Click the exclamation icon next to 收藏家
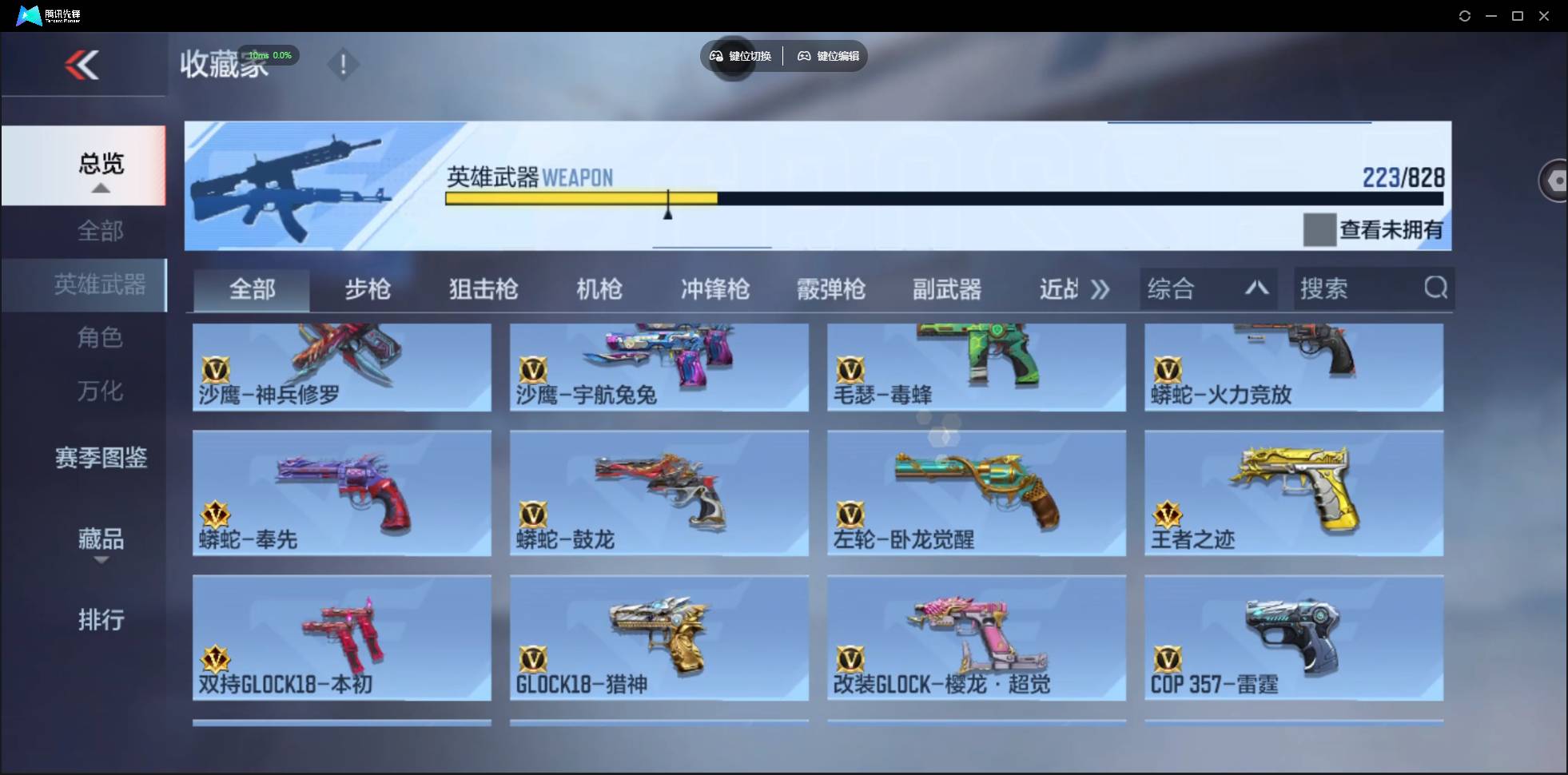The width and height of the screenshot is (1568, 775). click(x=344, y=64)
